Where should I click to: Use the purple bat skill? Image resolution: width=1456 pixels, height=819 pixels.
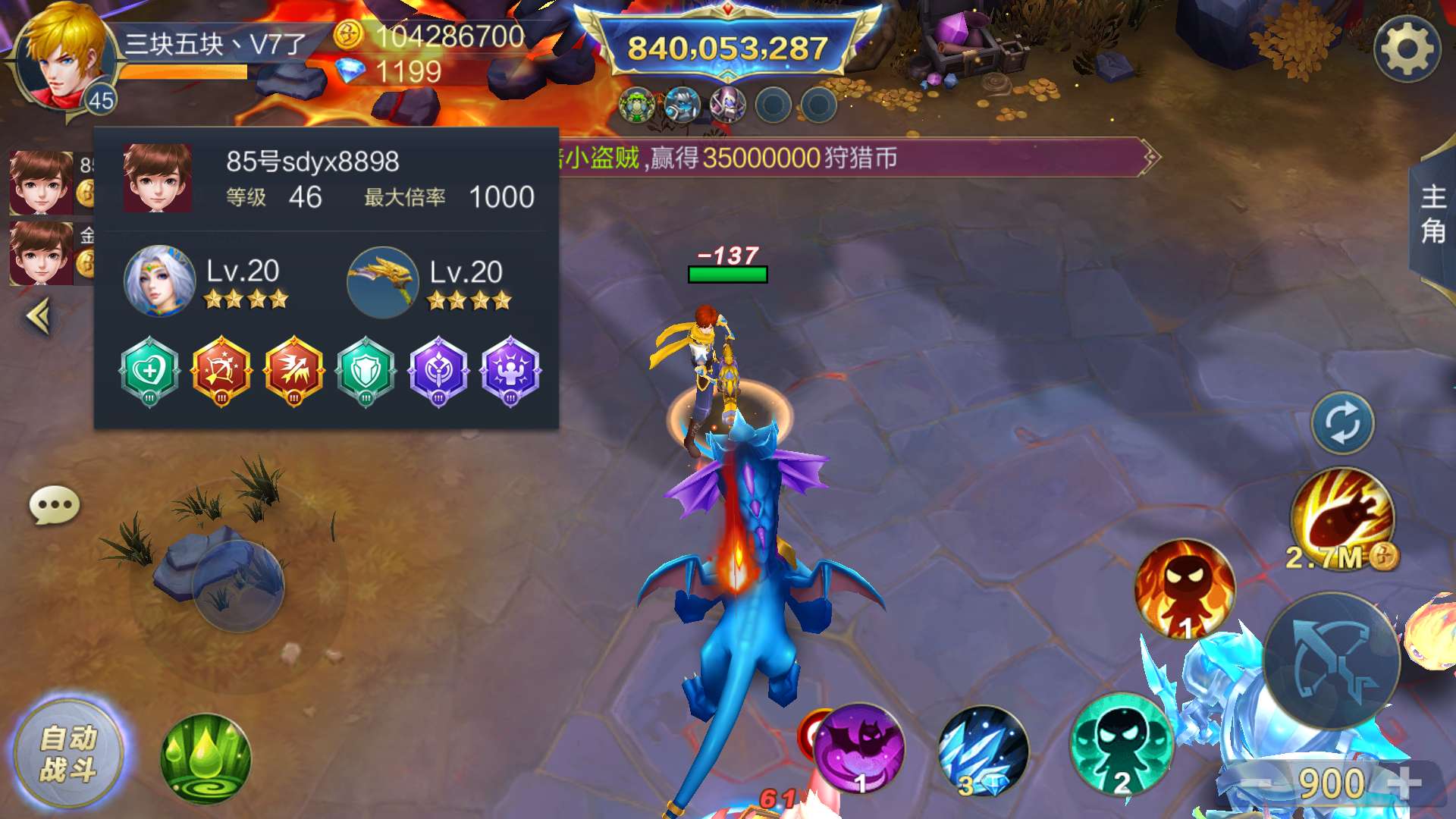[861, 748]
